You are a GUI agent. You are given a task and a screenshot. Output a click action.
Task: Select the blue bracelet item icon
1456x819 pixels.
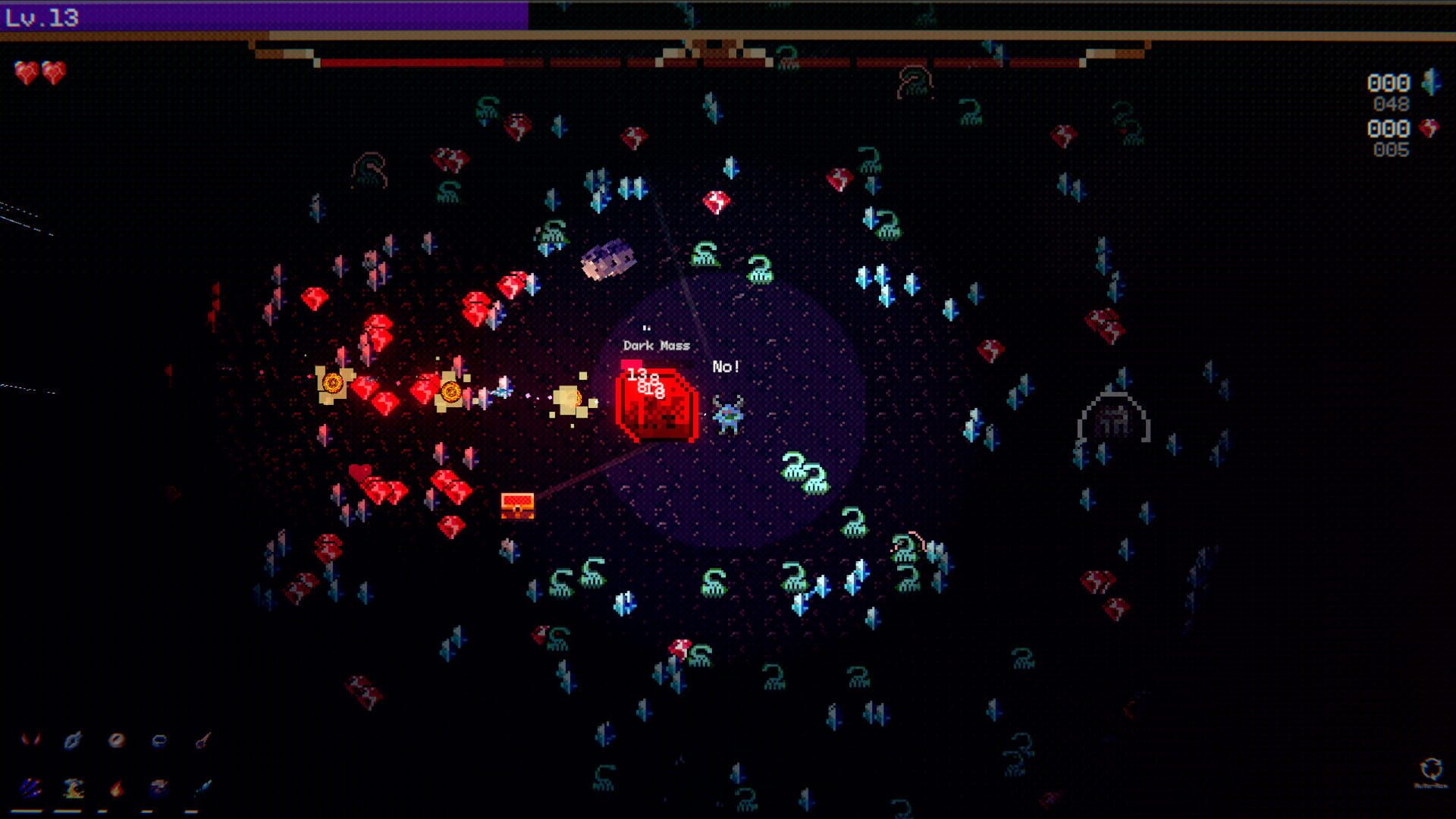159,739
